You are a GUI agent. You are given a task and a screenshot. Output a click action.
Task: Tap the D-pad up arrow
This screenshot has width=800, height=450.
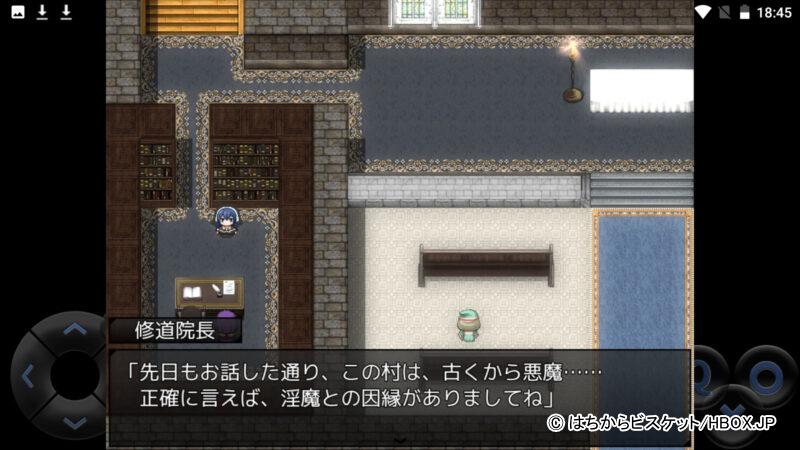pos(75,329)
